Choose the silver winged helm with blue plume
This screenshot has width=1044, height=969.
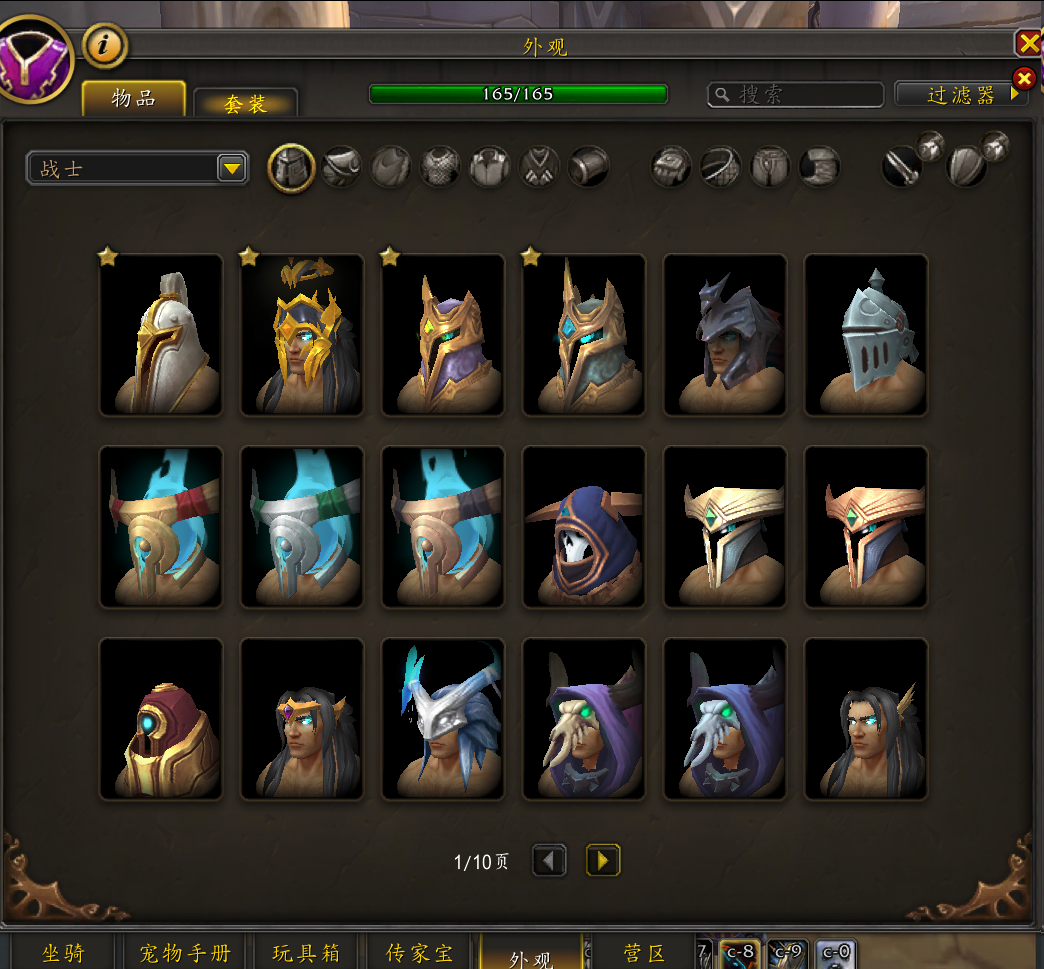pyautogui.click(x=443, y=719)
